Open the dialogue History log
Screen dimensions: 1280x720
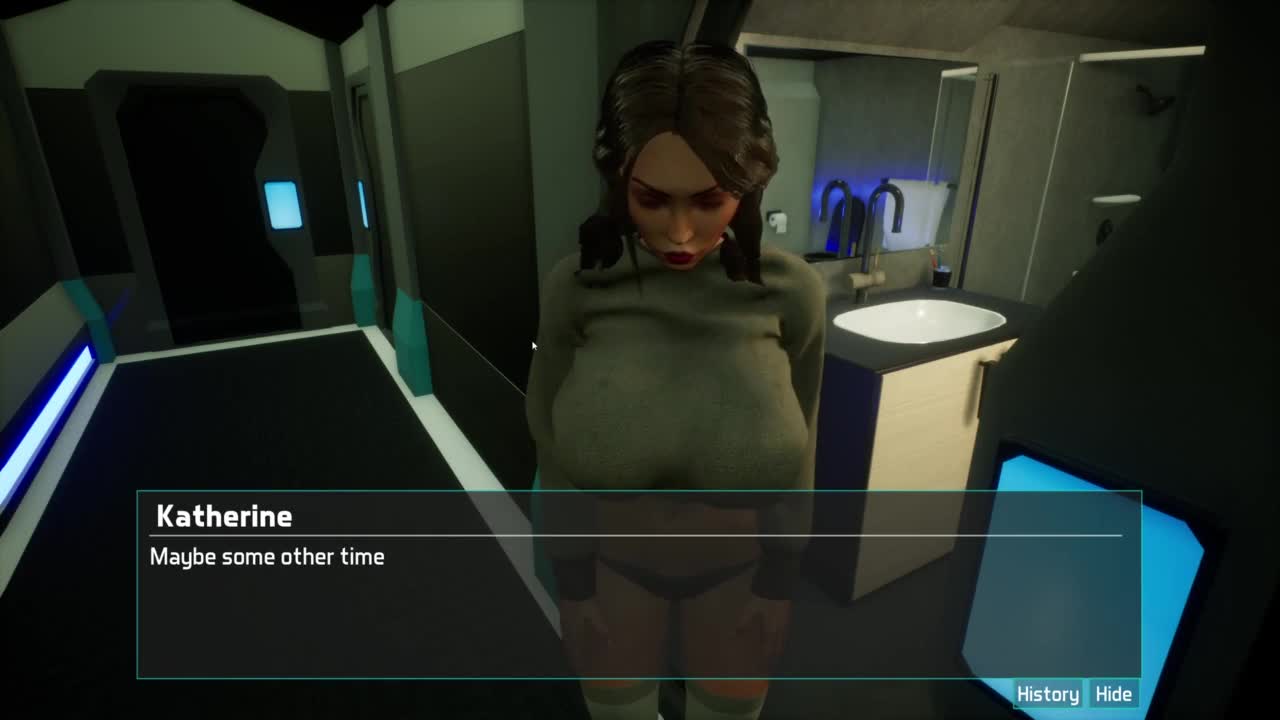coord(1047,694)
